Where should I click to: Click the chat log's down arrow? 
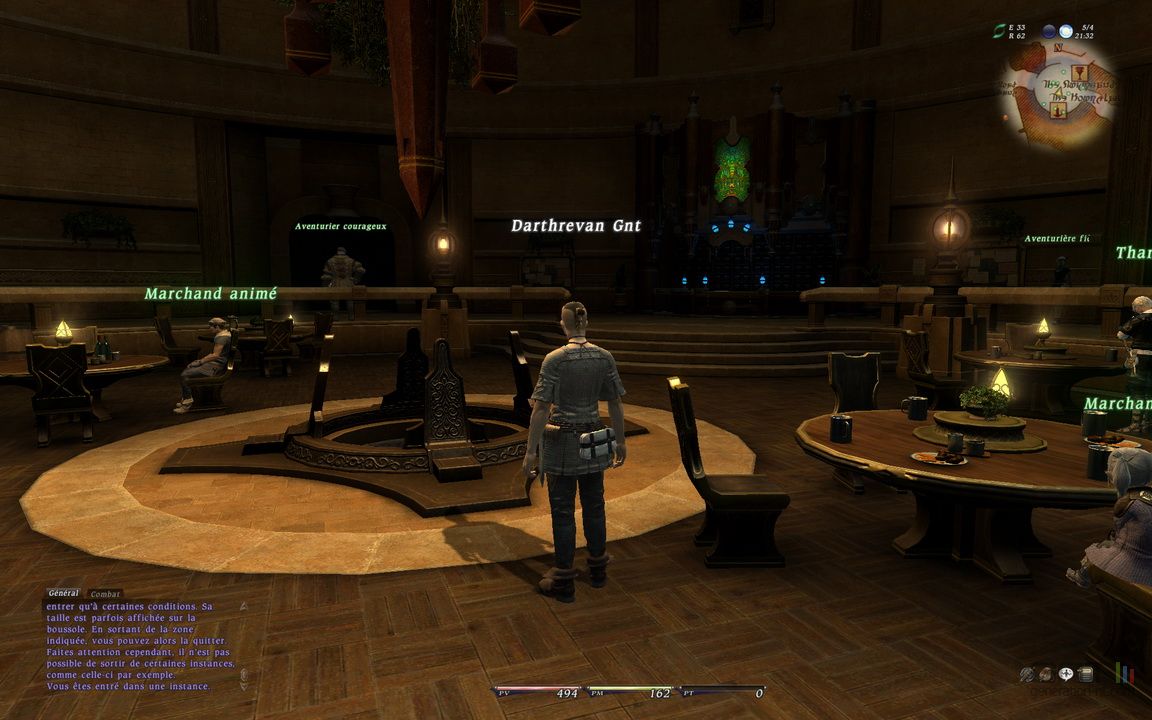tap(242, 686)
